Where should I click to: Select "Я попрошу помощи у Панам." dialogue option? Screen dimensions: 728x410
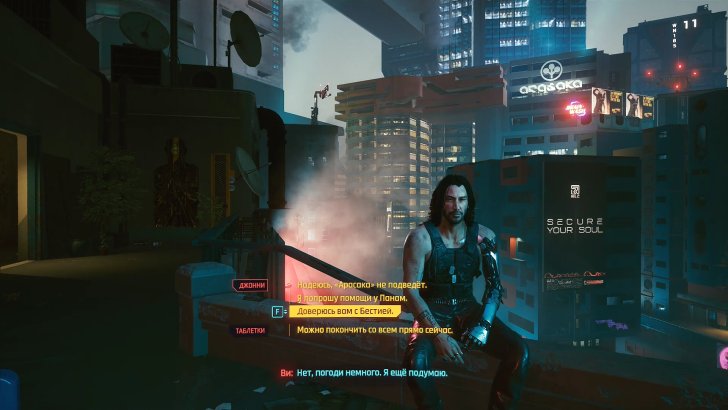click(x=353, y=298)
